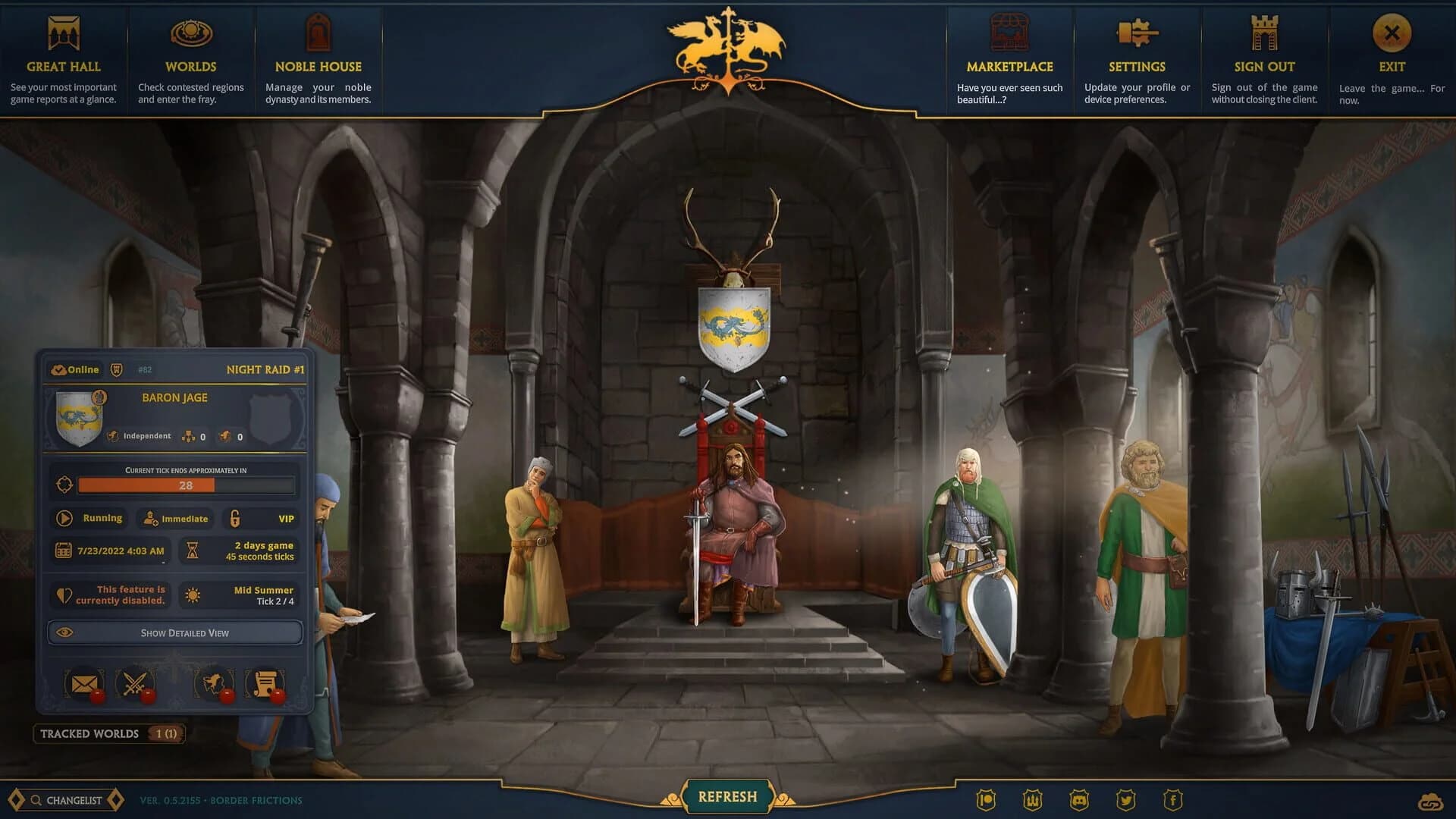This screenshot has height=819, width=1456.
Task: Enable the currently disabled feature
Action: 109,595
